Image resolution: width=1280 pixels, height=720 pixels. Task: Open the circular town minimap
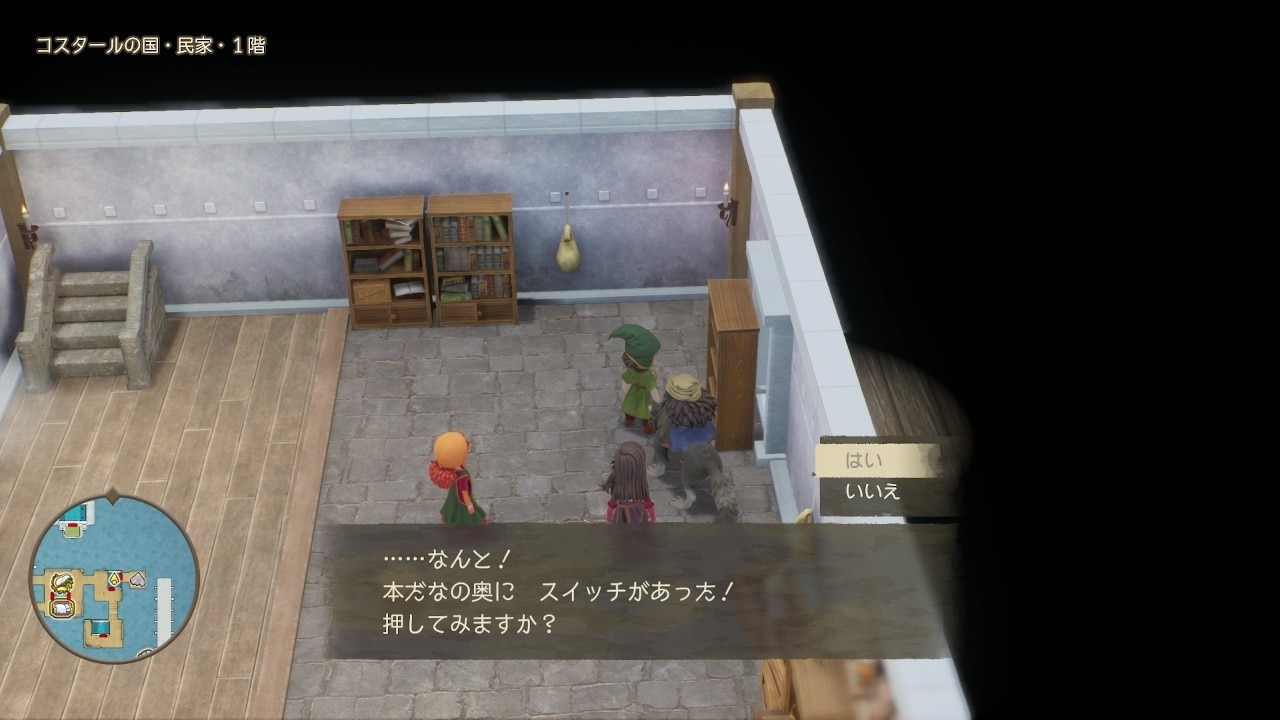click(x=113, y=579)
